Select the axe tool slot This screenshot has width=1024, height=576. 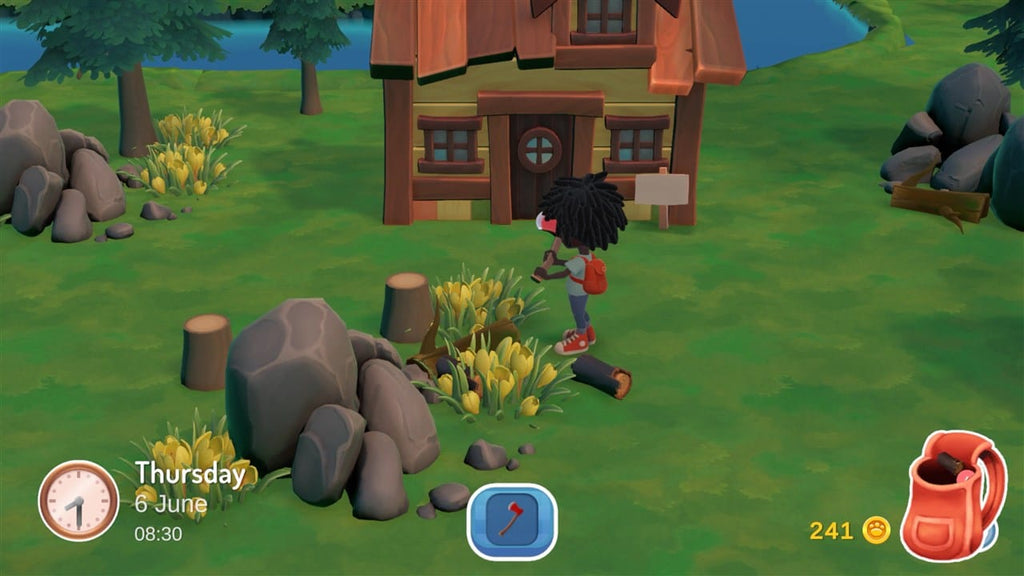511,520
